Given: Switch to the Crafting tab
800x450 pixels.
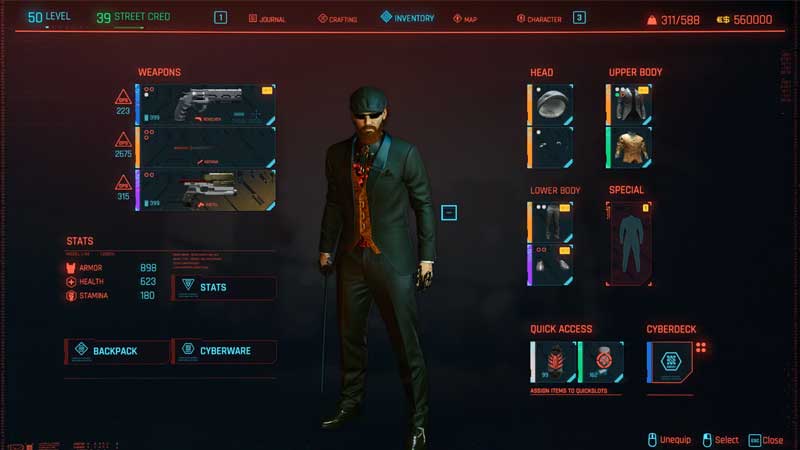Looking at the screenshot, I should (337, 18).
